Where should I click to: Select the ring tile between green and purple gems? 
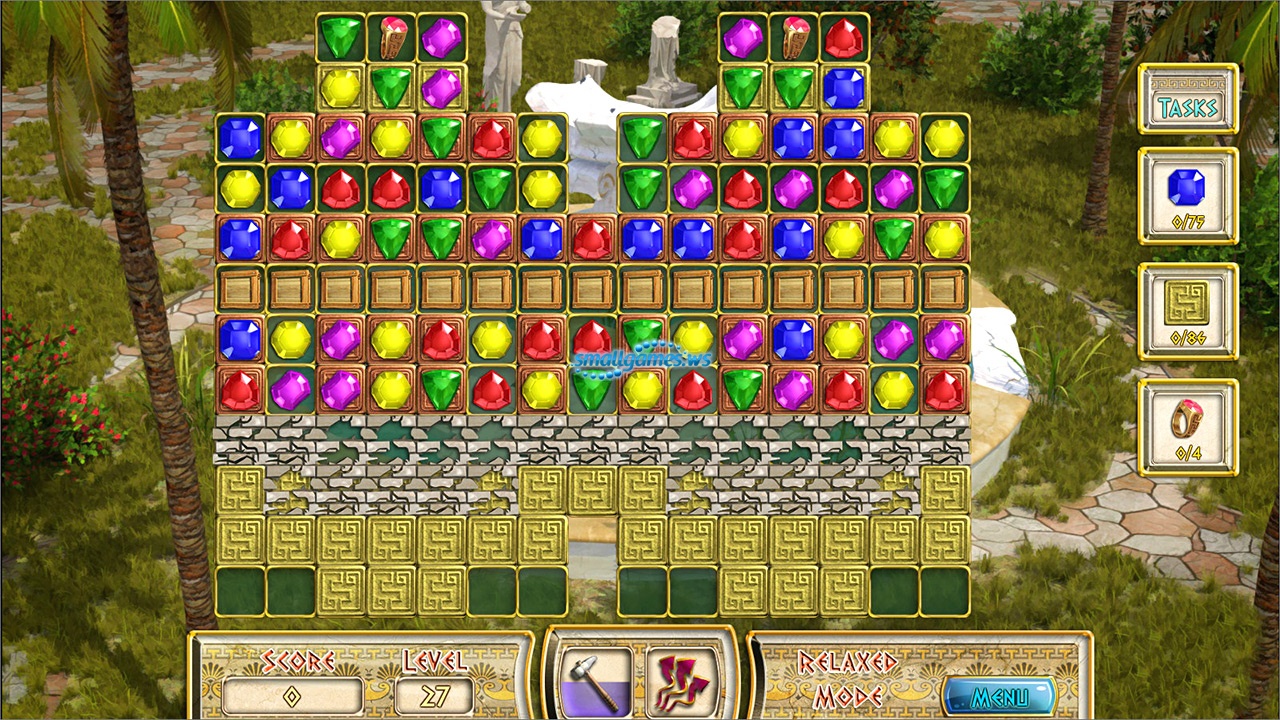coord(392,38)
